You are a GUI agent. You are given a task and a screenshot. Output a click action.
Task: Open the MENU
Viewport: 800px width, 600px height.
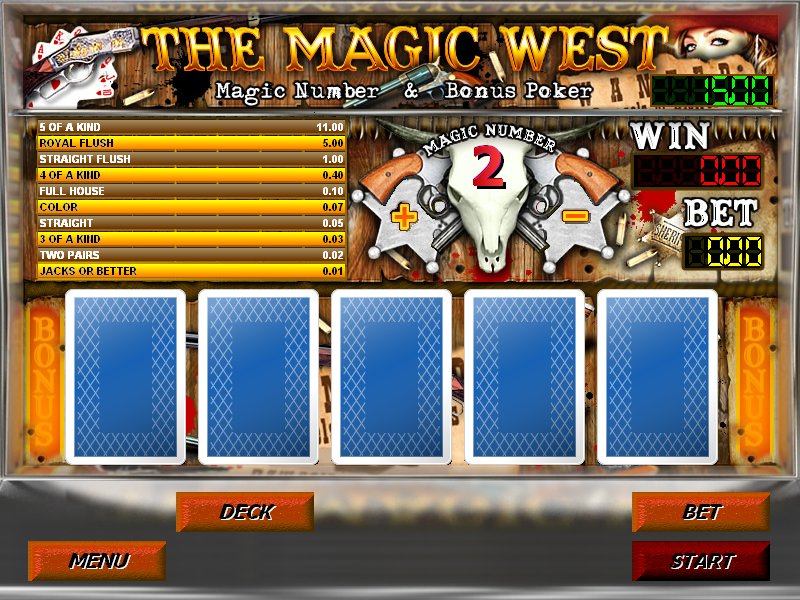[x=97, y=561]
